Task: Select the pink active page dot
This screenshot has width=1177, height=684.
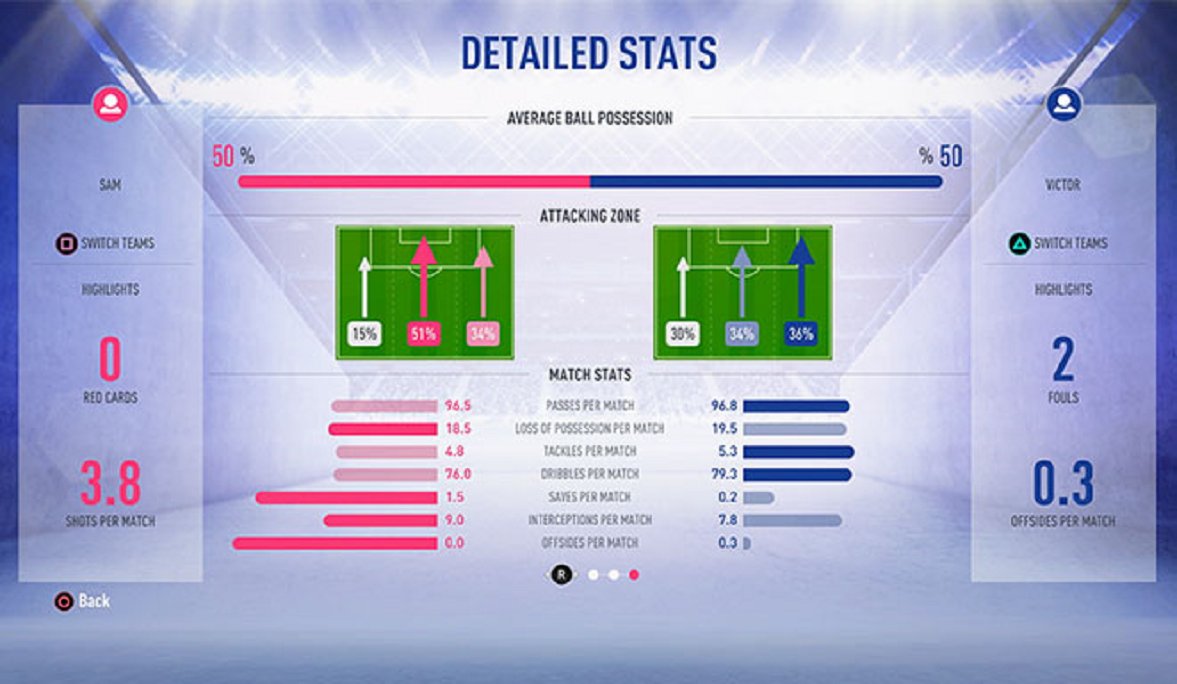Action: [x=634, y=575]
